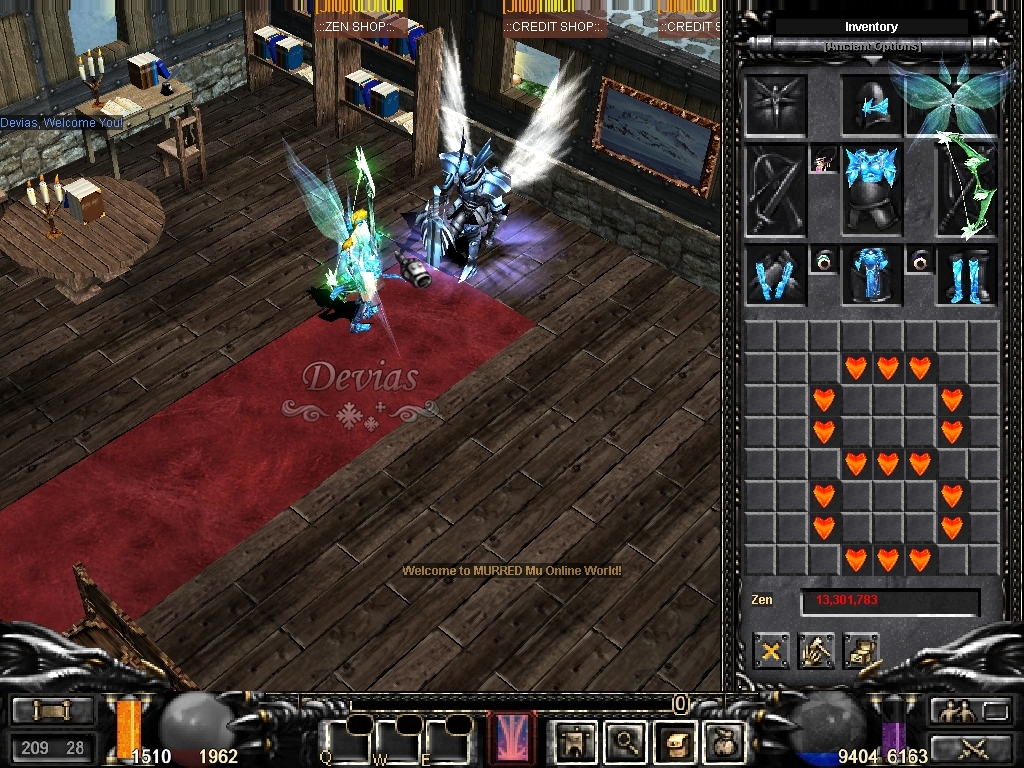Click the castle icon button in the bottom bar
This screenshot has width=1024, height=768.
(577, 741)
